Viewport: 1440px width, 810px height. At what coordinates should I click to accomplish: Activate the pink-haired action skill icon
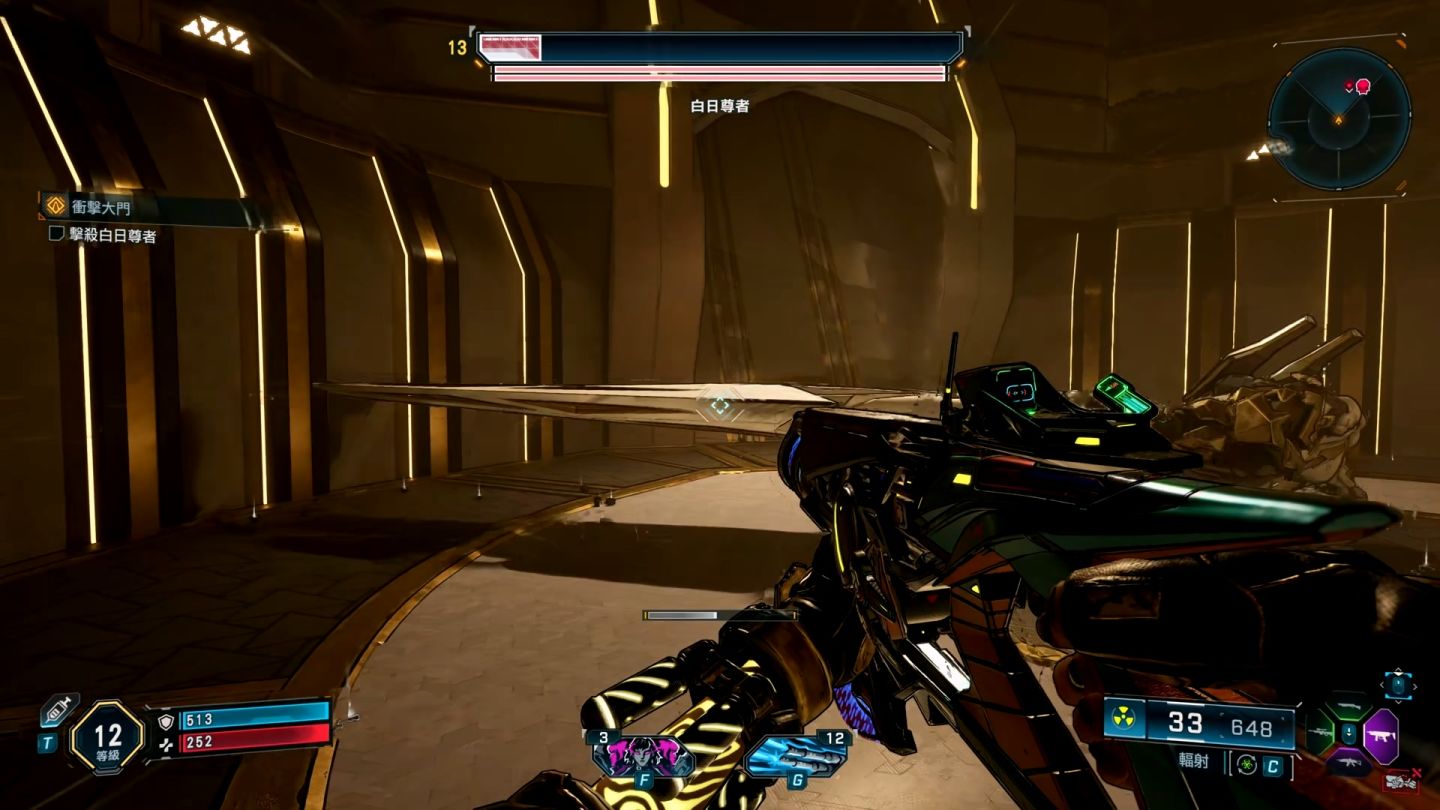tap(645, 755)
